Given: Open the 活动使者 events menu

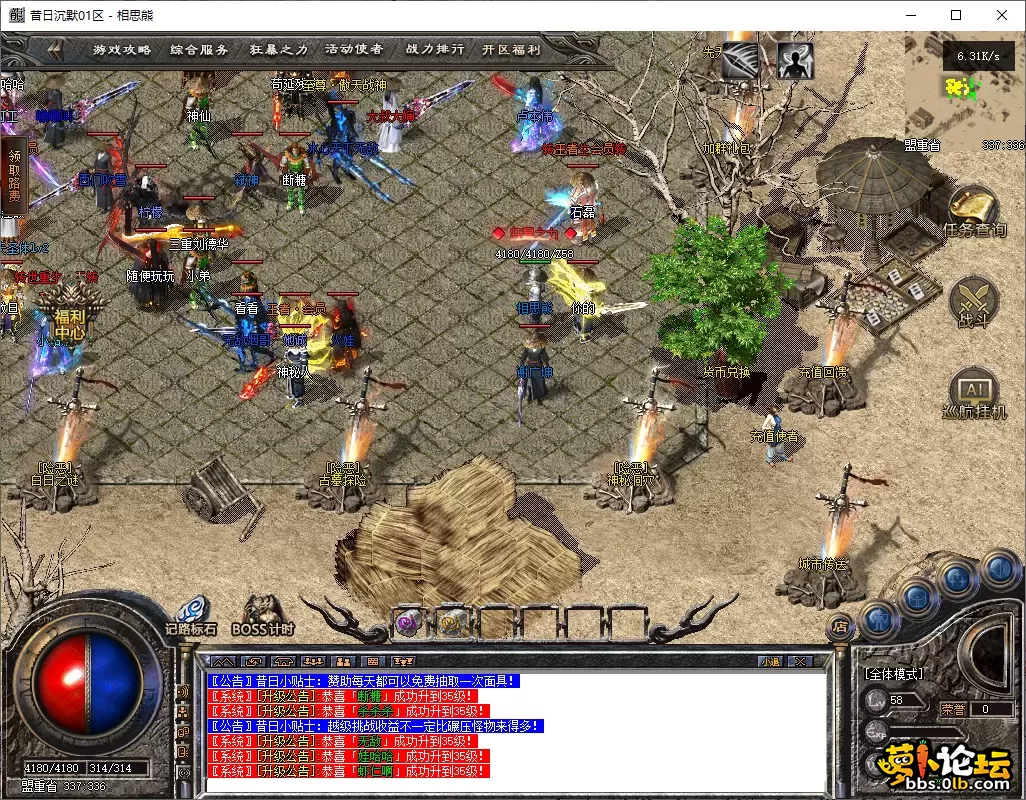Looking at the screenshot, I should click(x=354, y=49).
